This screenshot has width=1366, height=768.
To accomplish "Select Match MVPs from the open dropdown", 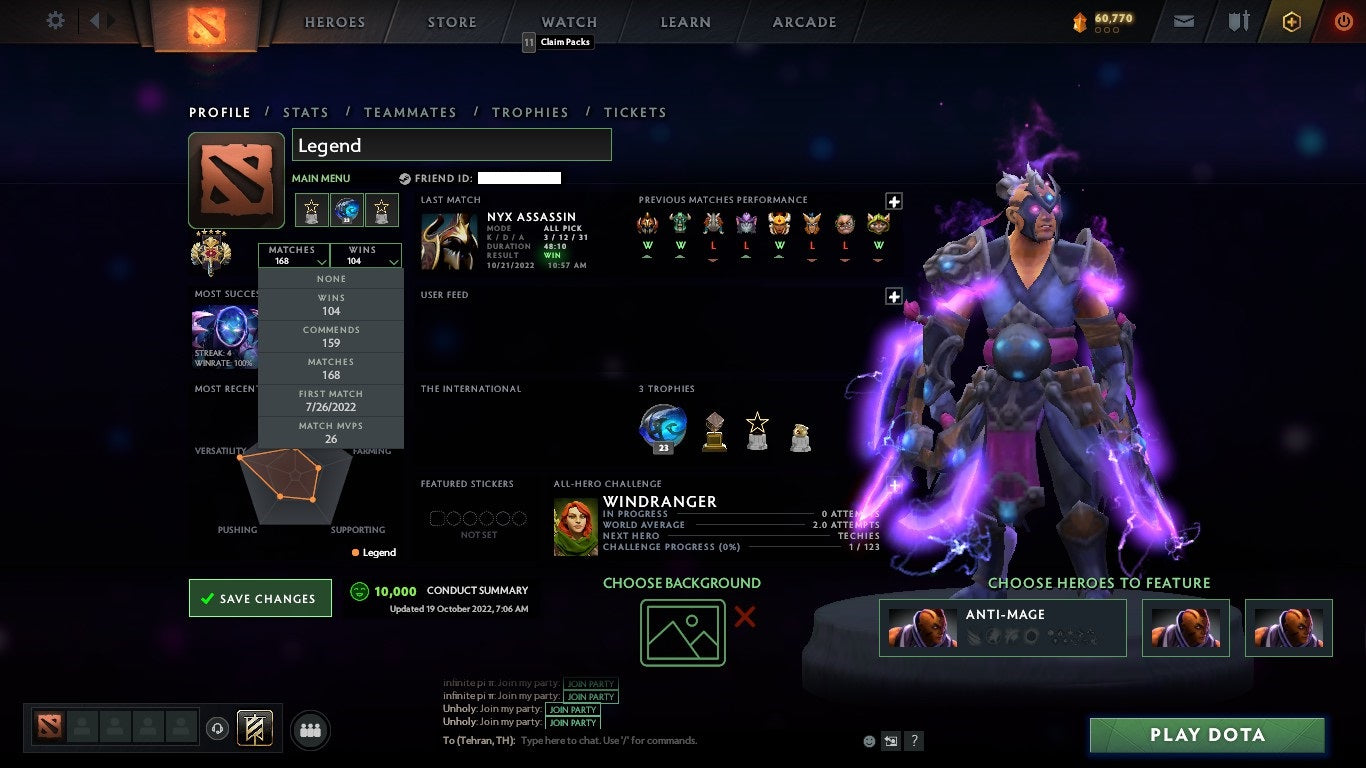I will pyautogui.click(x=331, y=430).
